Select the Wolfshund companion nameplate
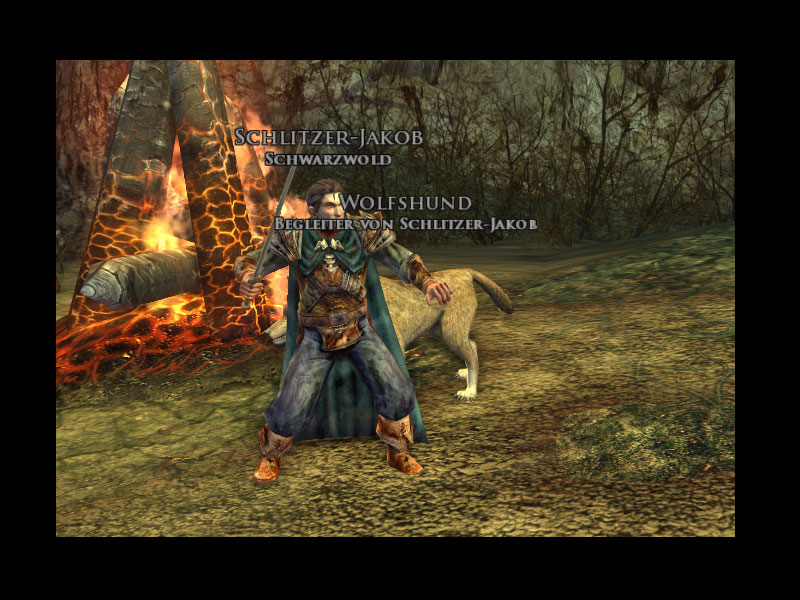 click(x=405, y=203)
